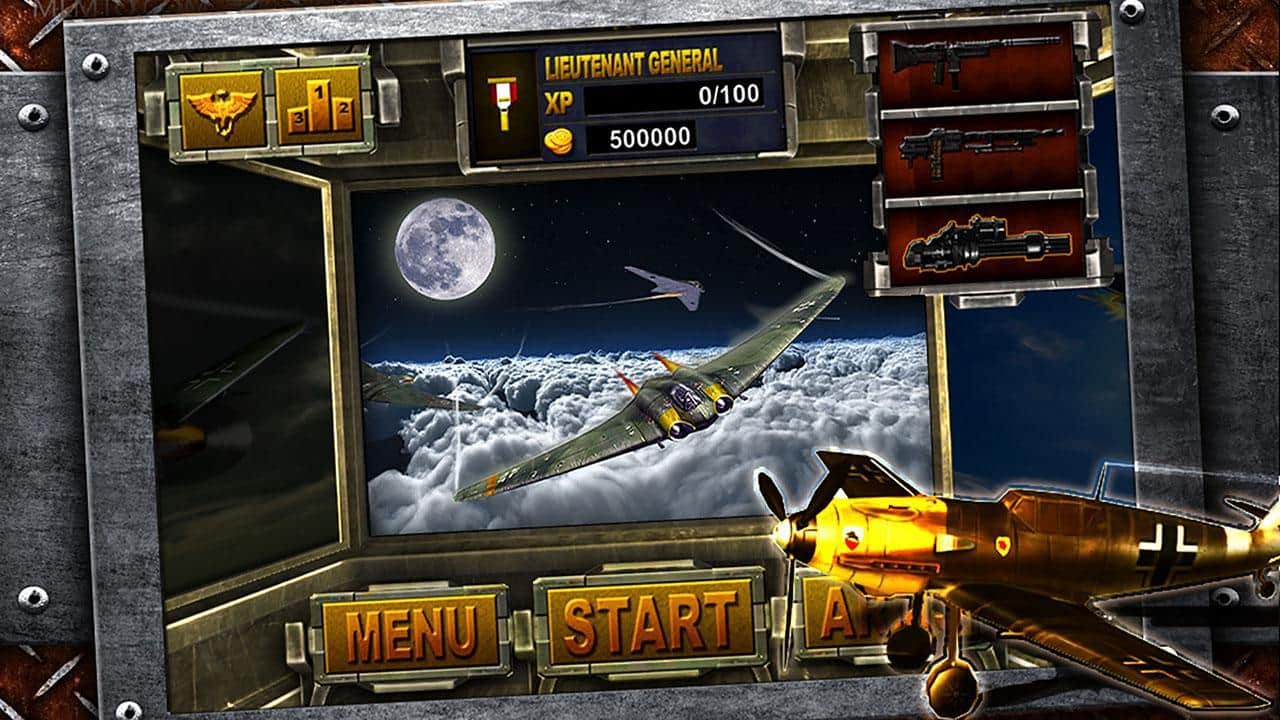Open the MENU button
This screenshot has height=720, width=1280.
[x=410, y=628]
